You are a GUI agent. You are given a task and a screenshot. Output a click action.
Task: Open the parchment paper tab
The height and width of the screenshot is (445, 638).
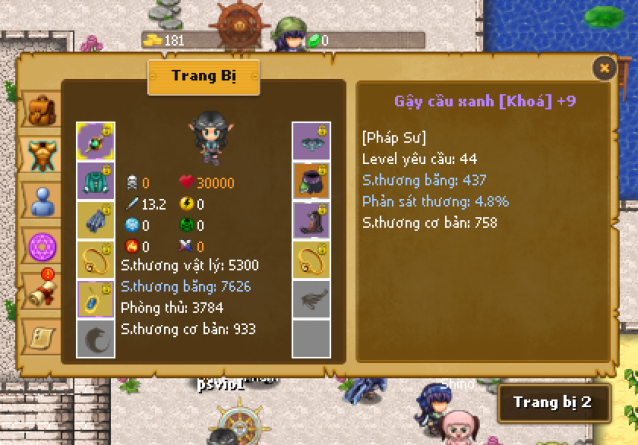tap(40, 335)
